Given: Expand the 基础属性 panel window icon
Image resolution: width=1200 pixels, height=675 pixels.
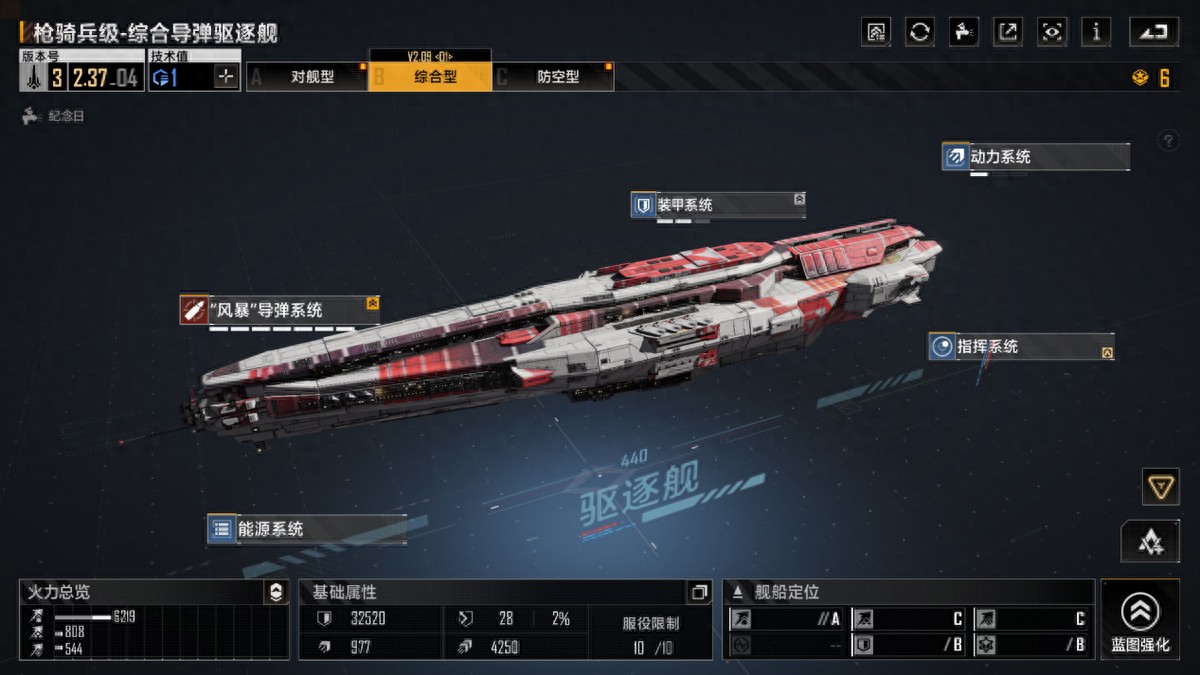Looking at the screenshot, I should click(699, 592).
